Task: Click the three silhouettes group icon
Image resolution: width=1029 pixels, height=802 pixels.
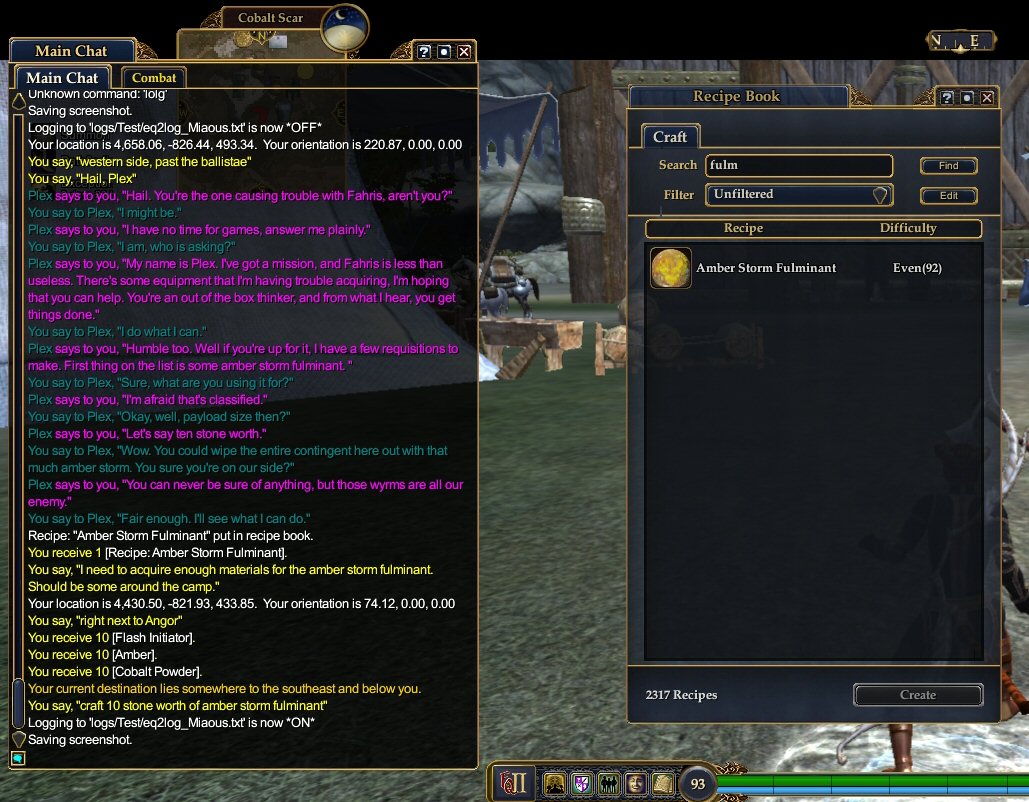Action: click(x=607, y=784)
